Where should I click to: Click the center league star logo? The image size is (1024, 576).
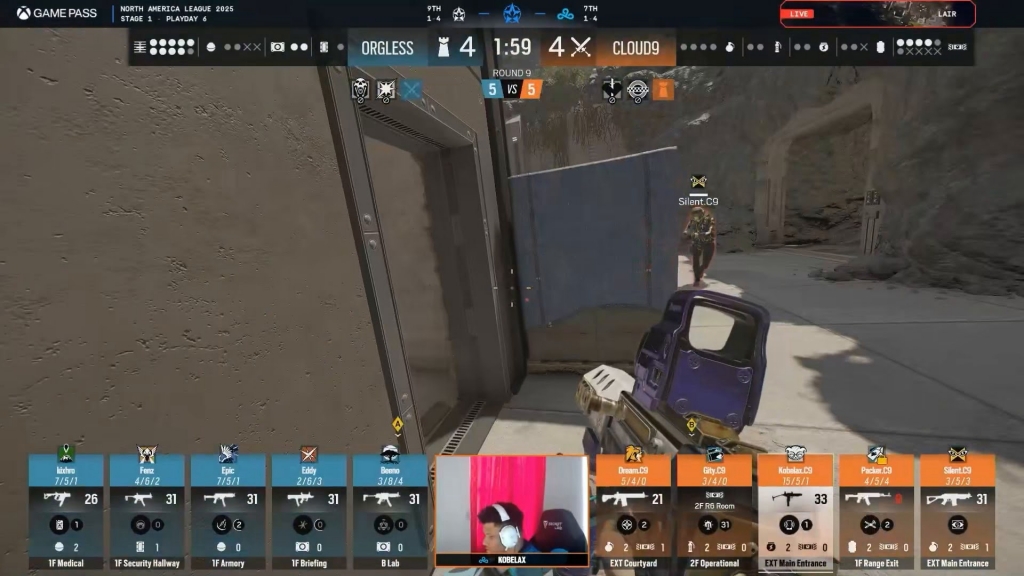point(512,14)
